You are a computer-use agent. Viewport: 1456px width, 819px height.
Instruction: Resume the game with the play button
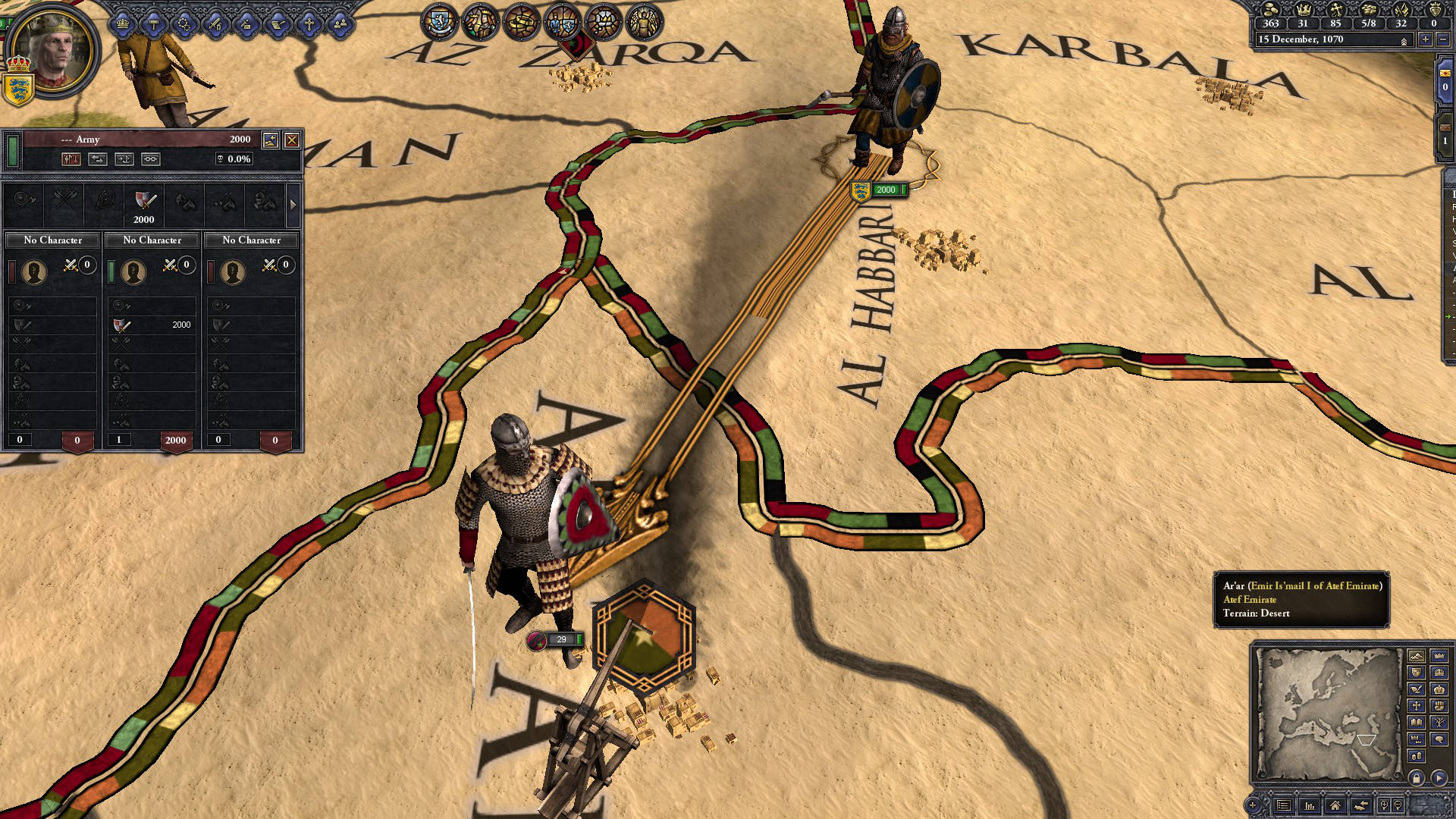click(1439, 778)
